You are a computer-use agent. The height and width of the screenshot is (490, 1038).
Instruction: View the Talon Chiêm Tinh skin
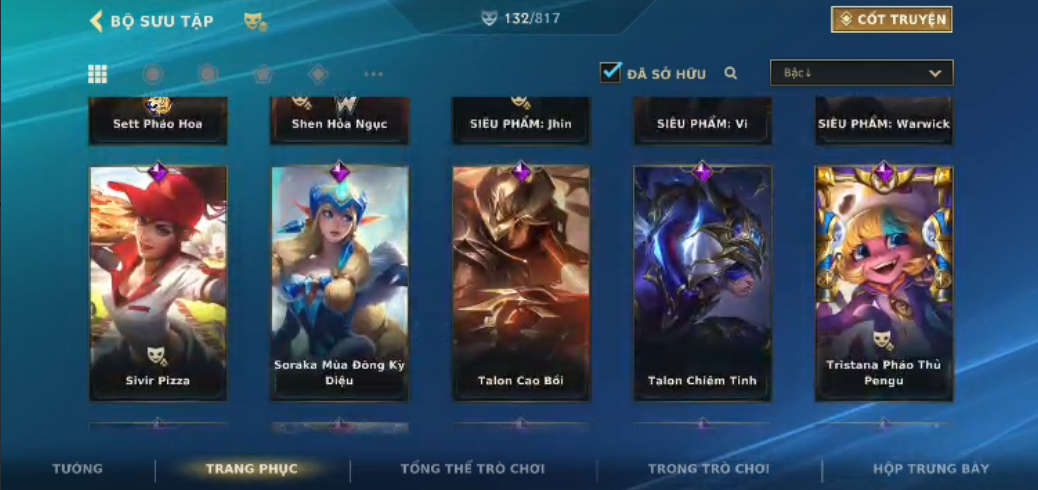(702, 282)
